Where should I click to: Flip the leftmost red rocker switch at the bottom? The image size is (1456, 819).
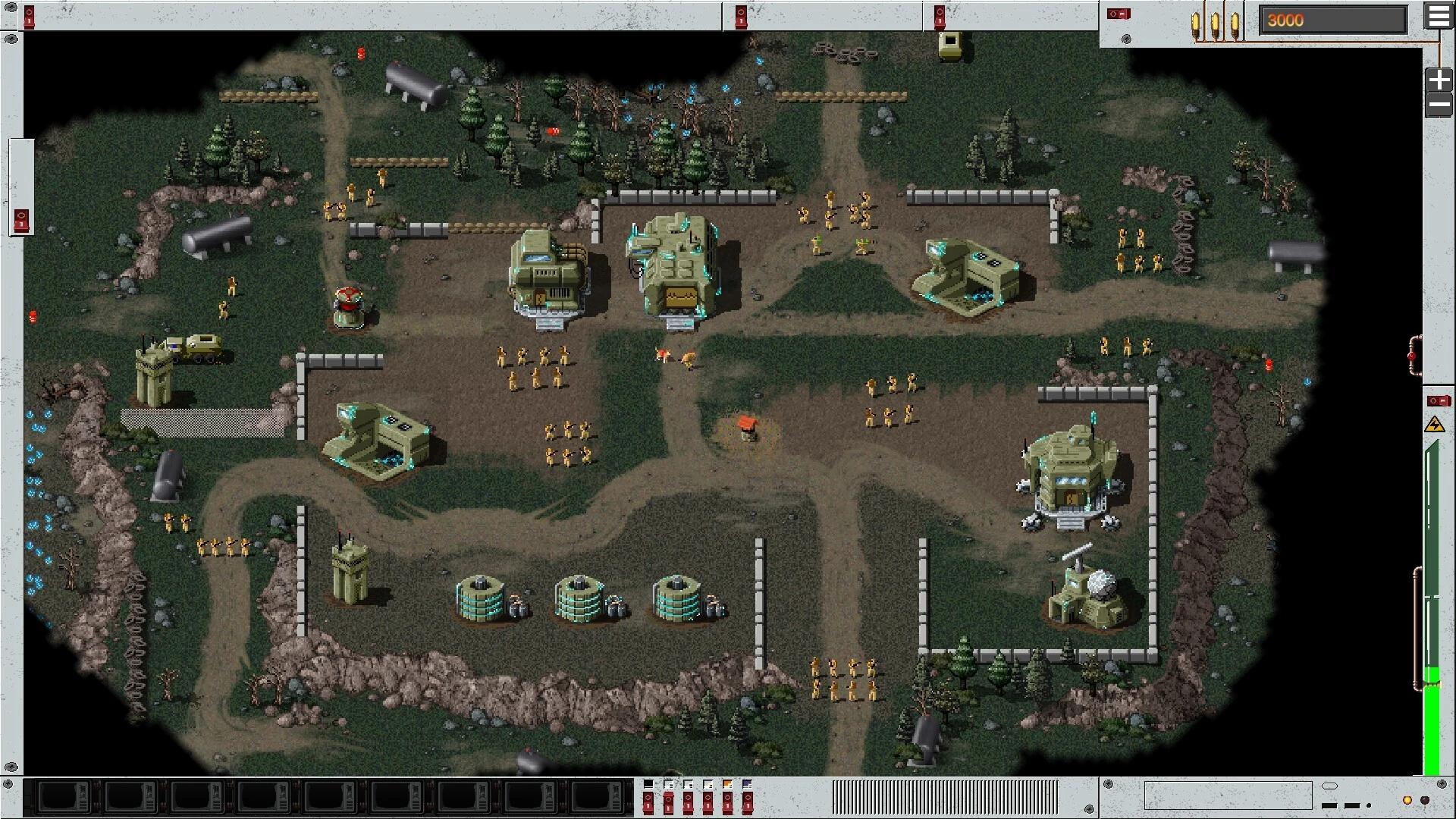coord(648,804)
